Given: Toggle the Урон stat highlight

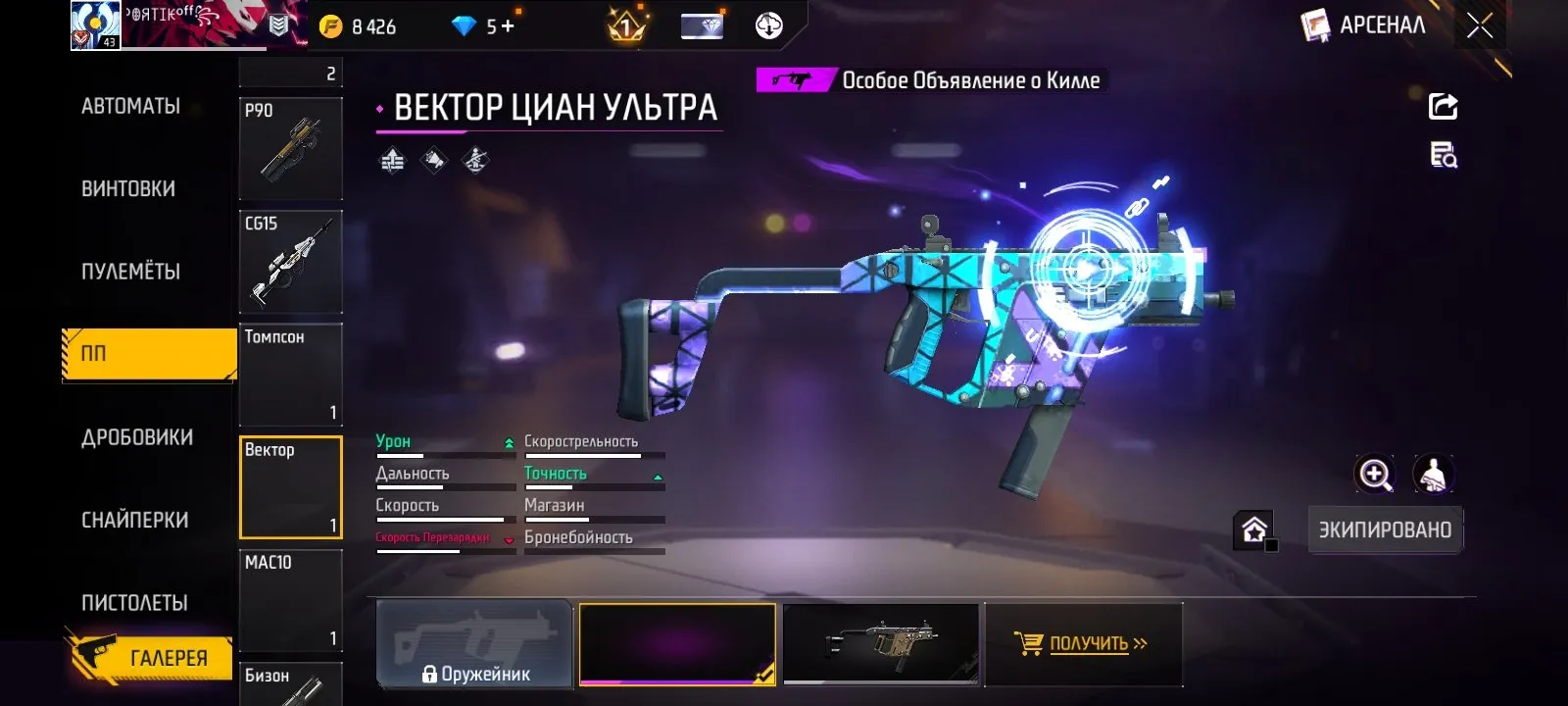Looking at the screenshot, I should [x=392, y=441].
